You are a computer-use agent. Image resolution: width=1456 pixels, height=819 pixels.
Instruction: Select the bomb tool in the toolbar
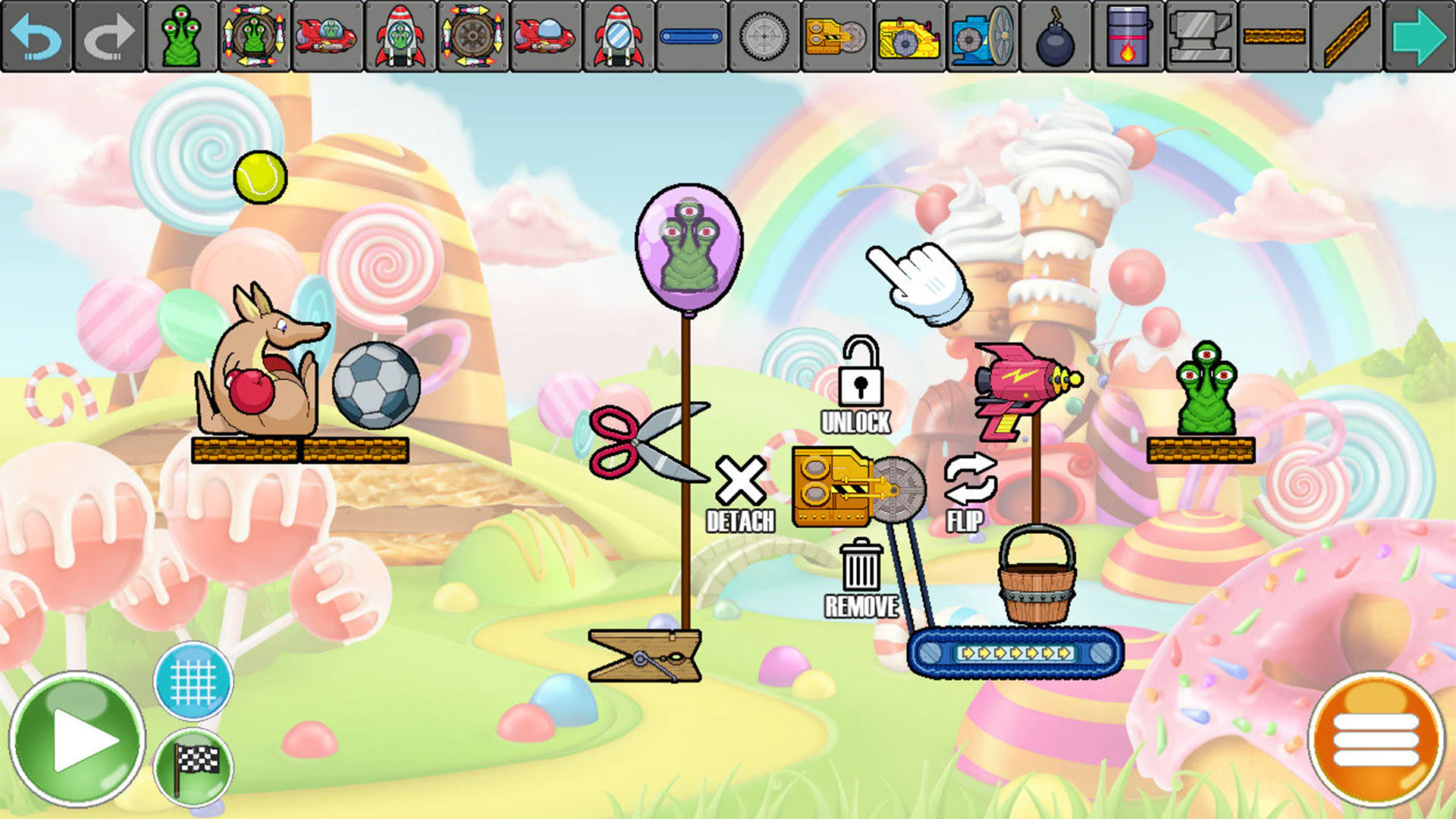1054,36
